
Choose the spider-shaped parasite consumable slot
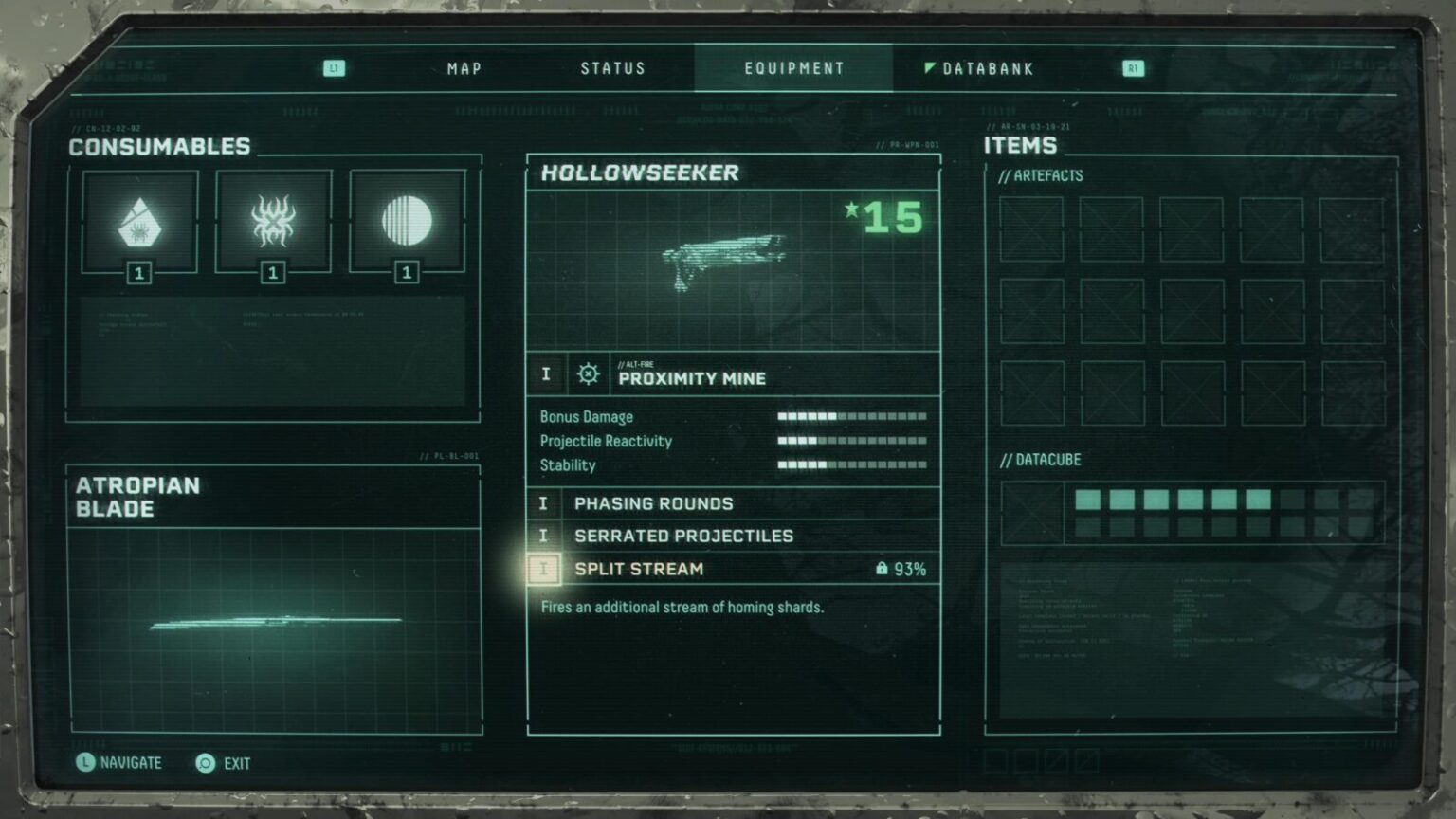pyautogui.click(x=273, y=222)
